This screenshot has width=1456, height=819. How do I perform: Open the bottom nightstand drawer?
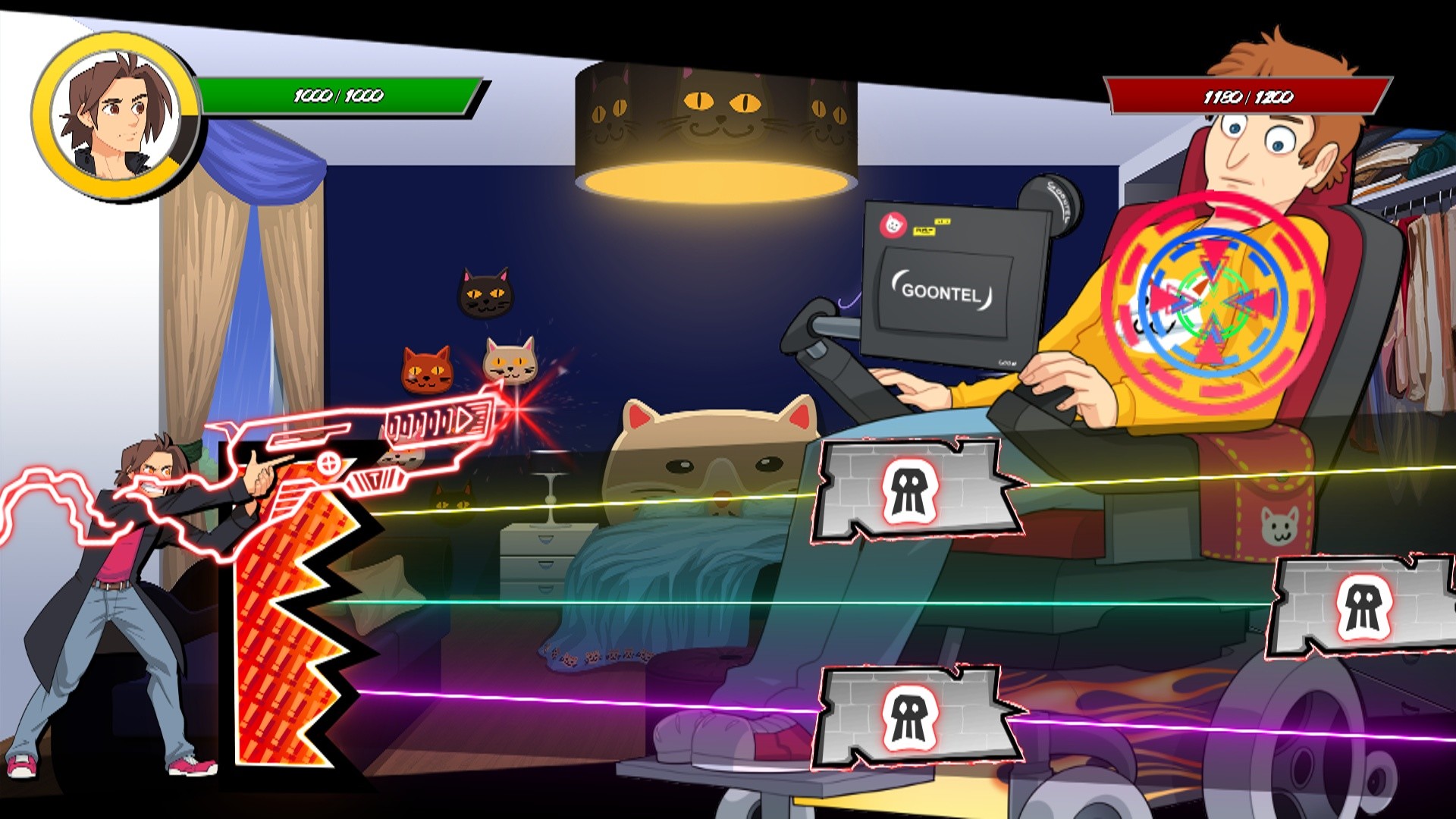pos(544,589)
